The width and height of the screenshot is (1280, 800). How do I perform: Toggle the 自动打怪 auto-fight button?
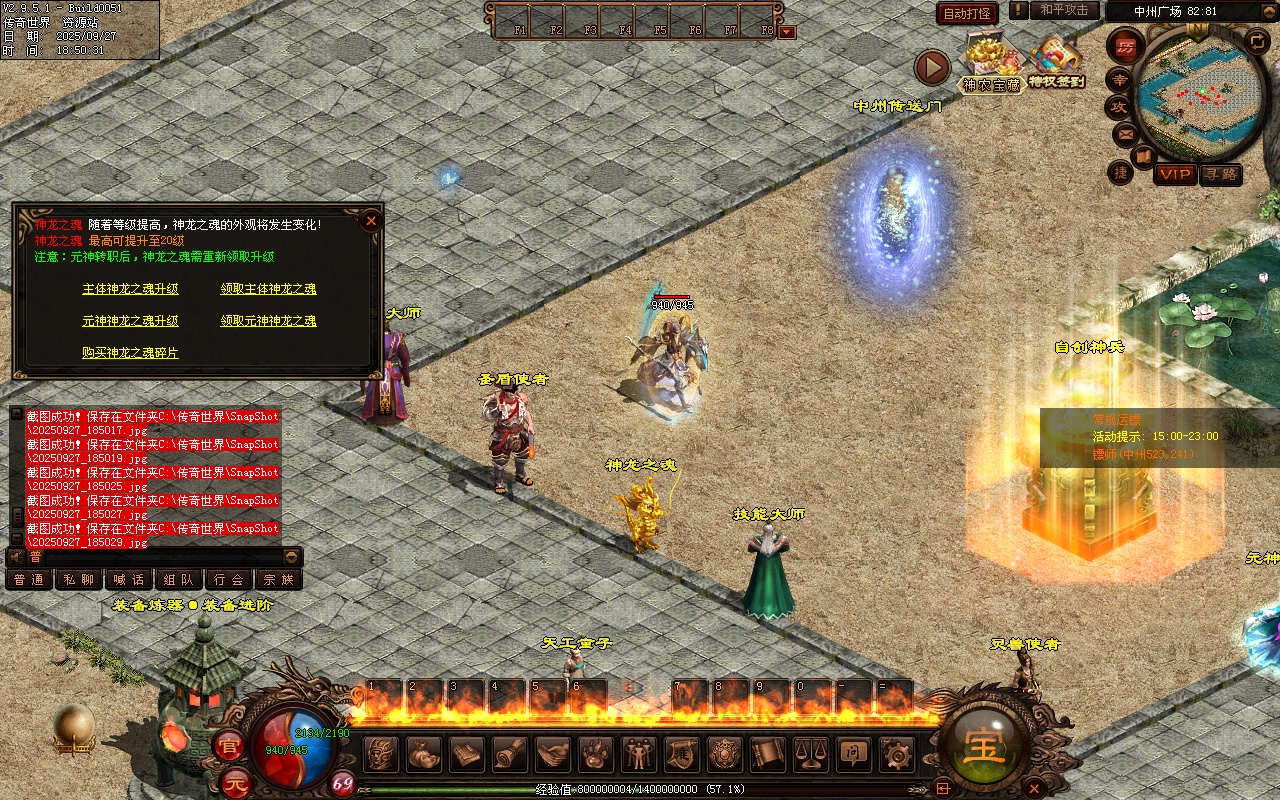[x=967, y=13]
